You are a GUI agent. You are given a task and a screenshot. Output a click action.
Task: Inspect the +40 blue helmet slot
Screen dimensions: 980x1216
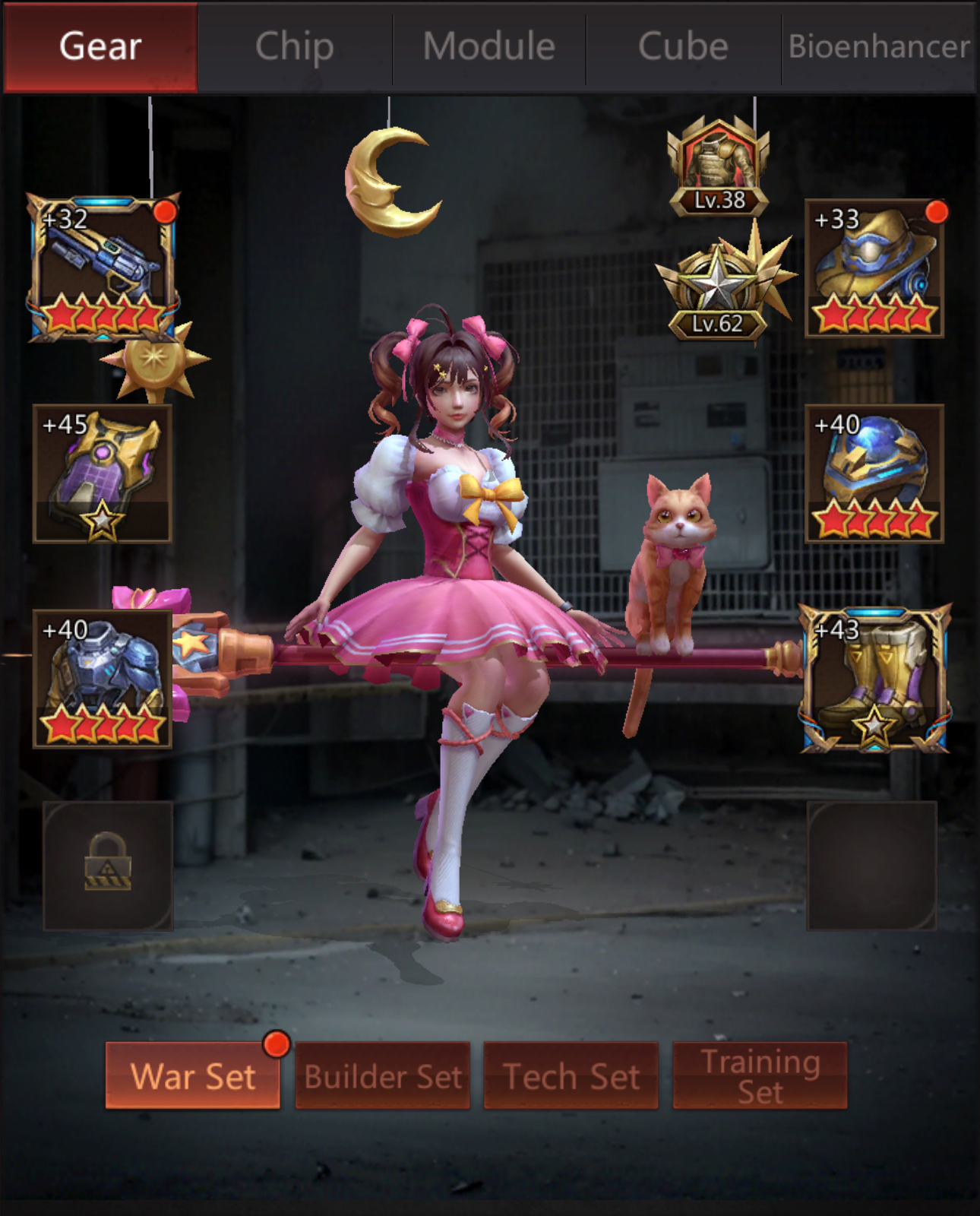(x=874, y=473)
